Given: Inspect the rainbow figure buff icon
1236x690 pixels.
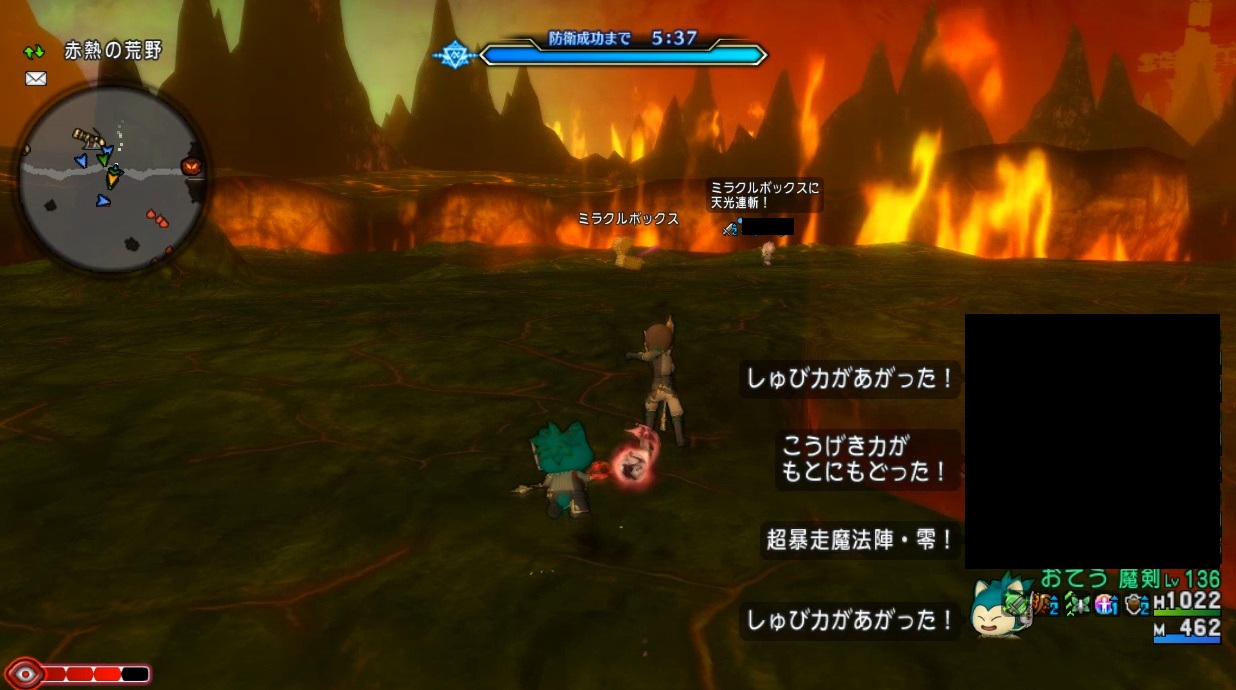Looking at the screenshot, I should point(1106,605).
